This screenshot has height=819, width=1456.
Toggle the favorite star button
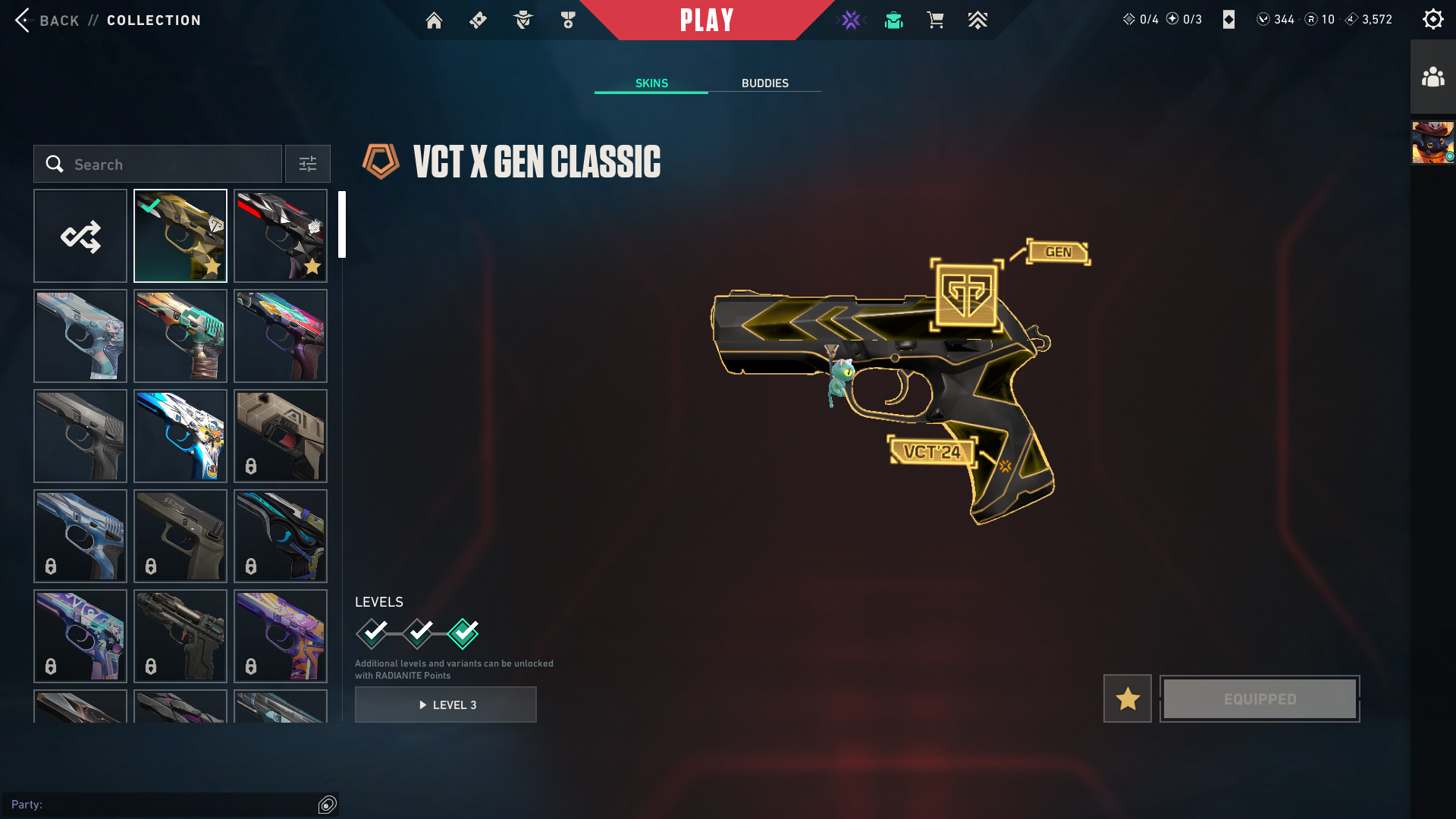1127,699
